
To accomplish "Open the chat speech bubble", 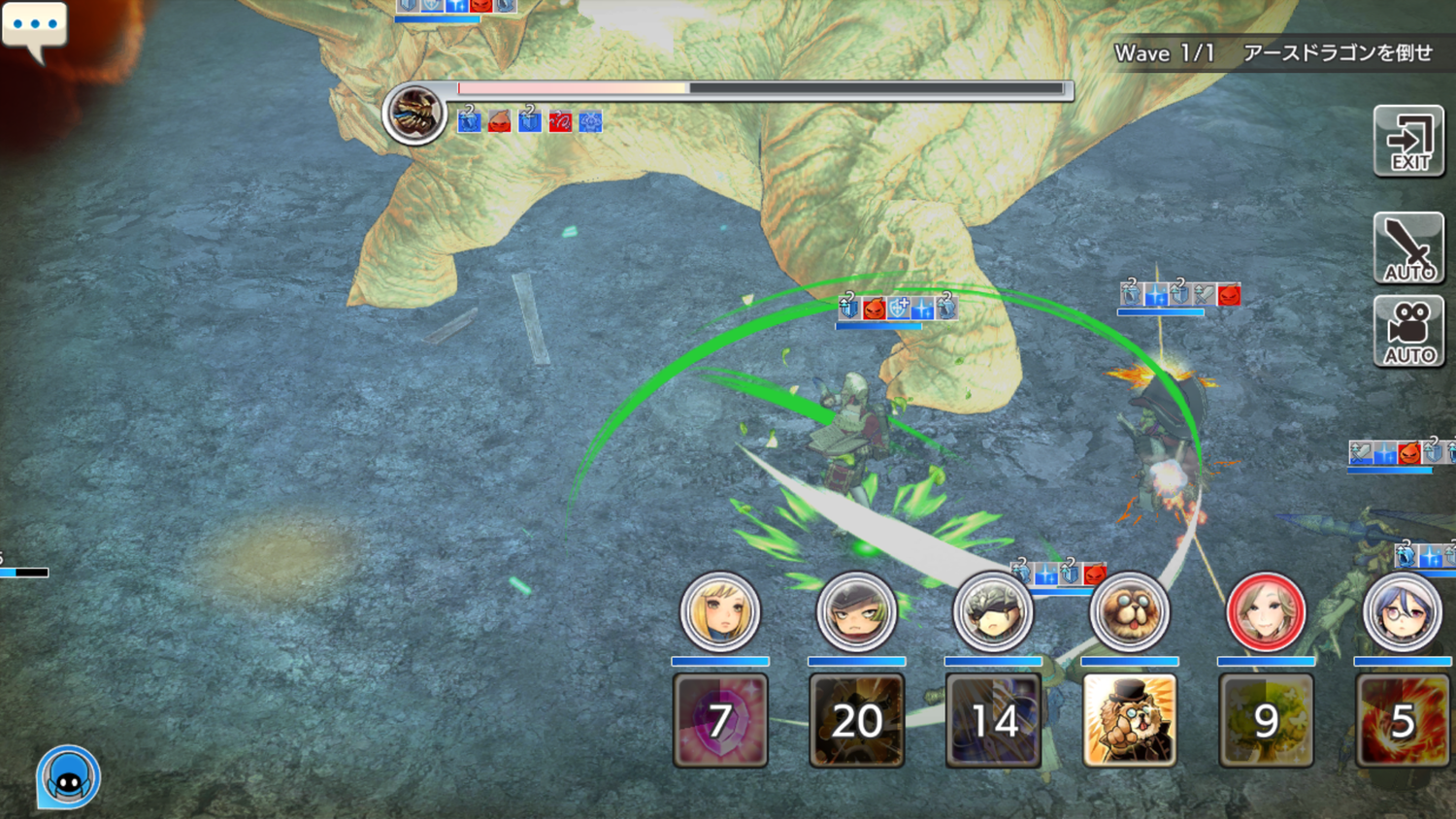I will click(x=35, y=27).
